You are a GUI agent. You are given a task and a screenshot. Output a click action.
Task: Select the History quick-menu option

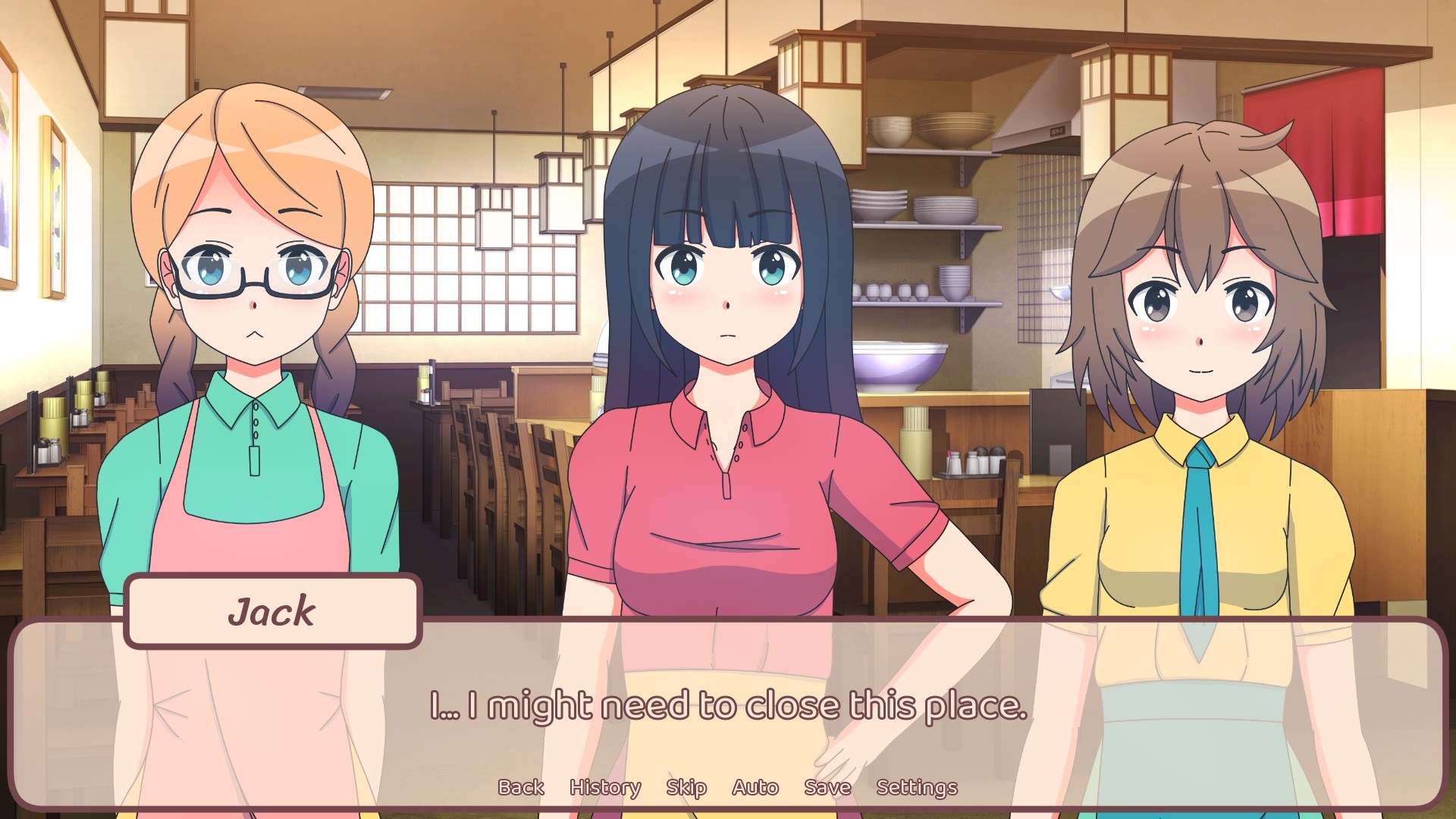point(606,788)
